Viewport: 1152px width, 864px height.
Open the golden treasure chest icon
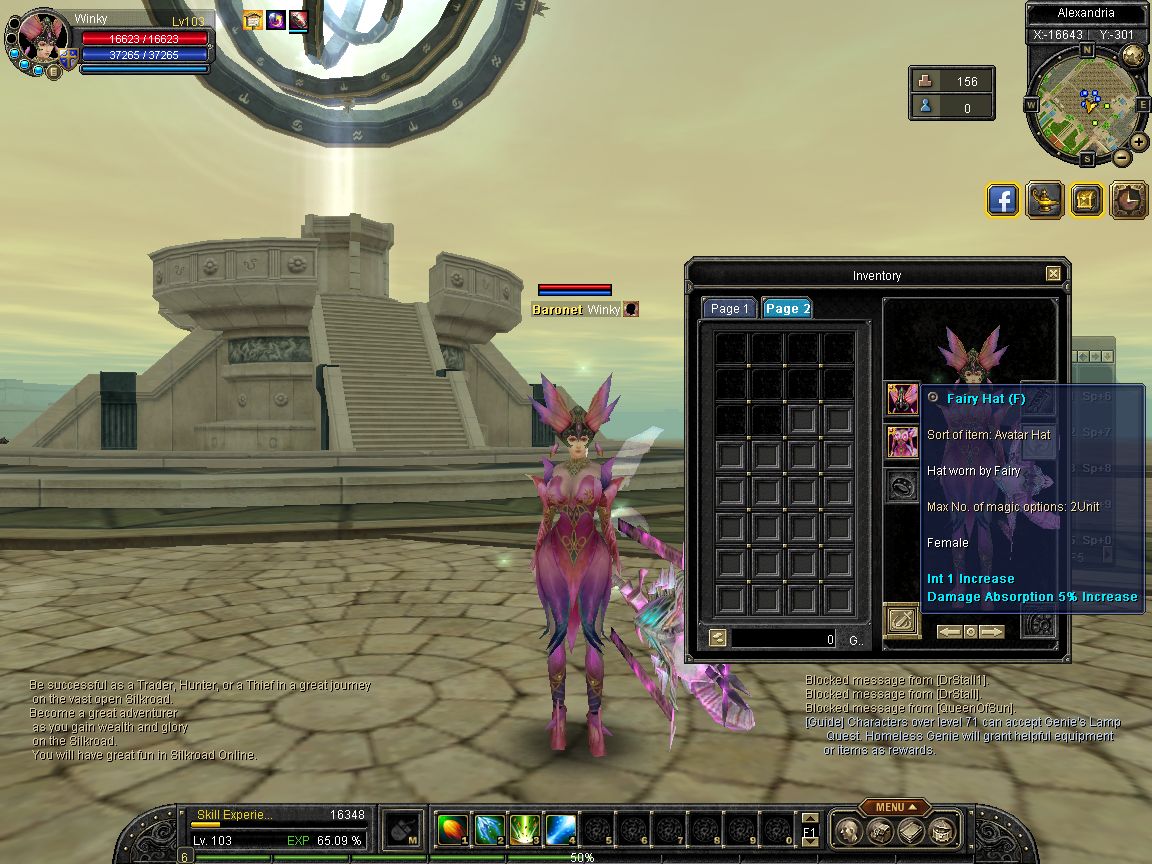click(x=1087, y=200)
